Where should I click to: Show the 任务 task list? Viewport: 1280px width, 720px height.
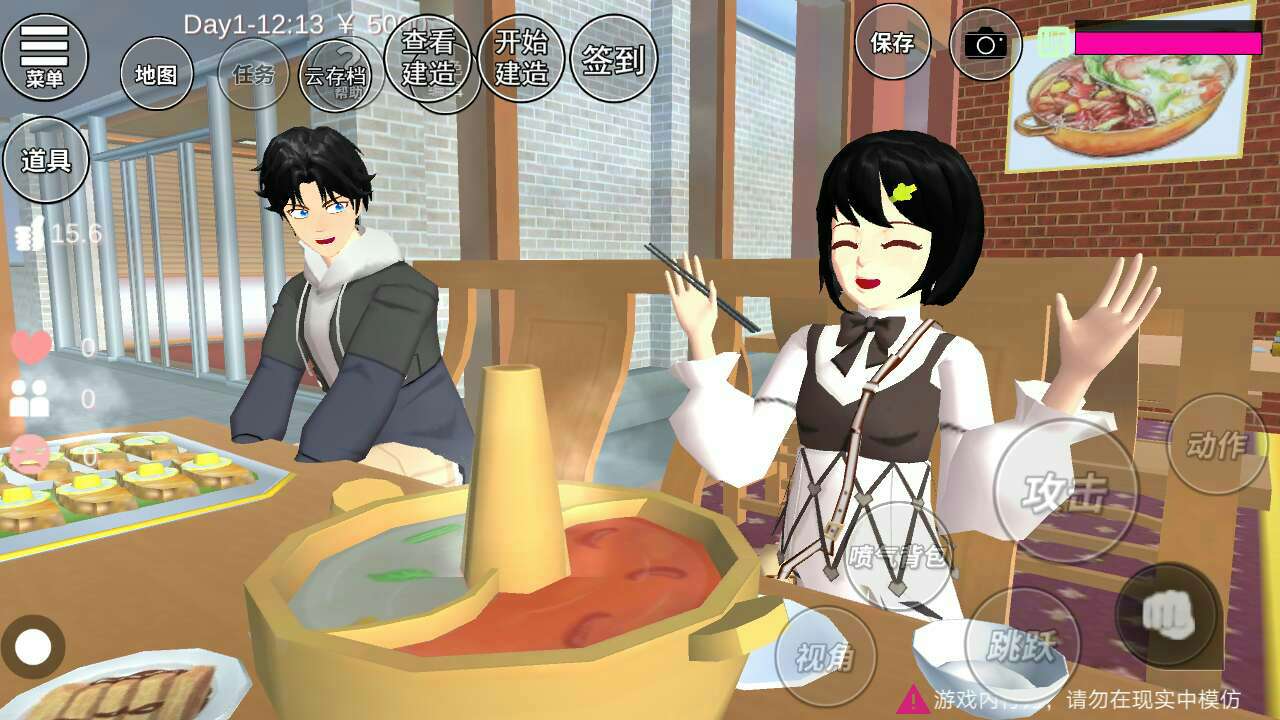coord(253,74)
